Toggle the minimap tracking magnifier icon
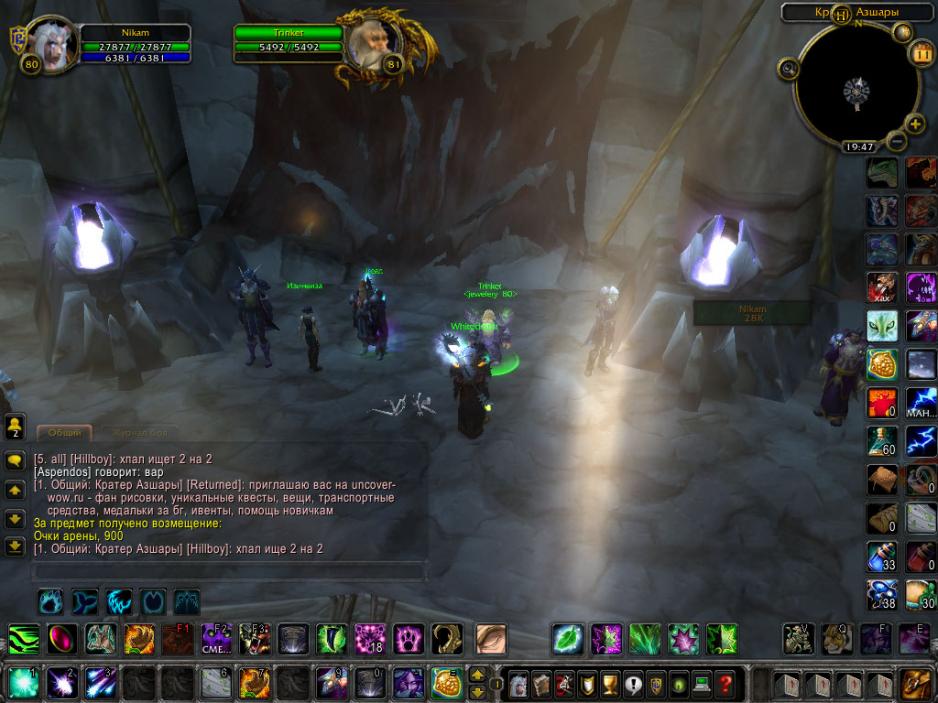Image resolution: width=938 pixels, height=703 pixels. (x=789, y=68)
